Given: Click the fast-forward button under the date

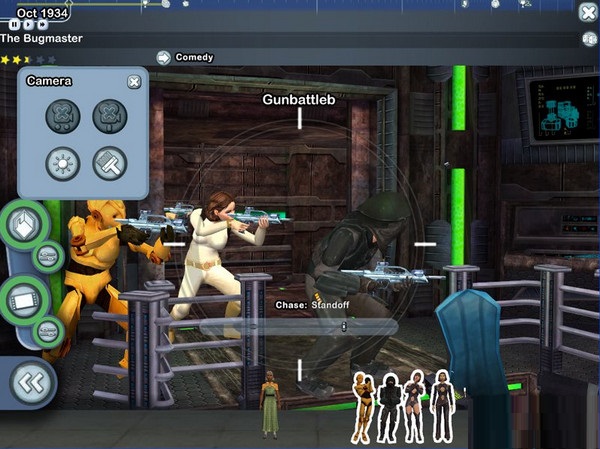Looking at the screenshot, I should (42, 24).
